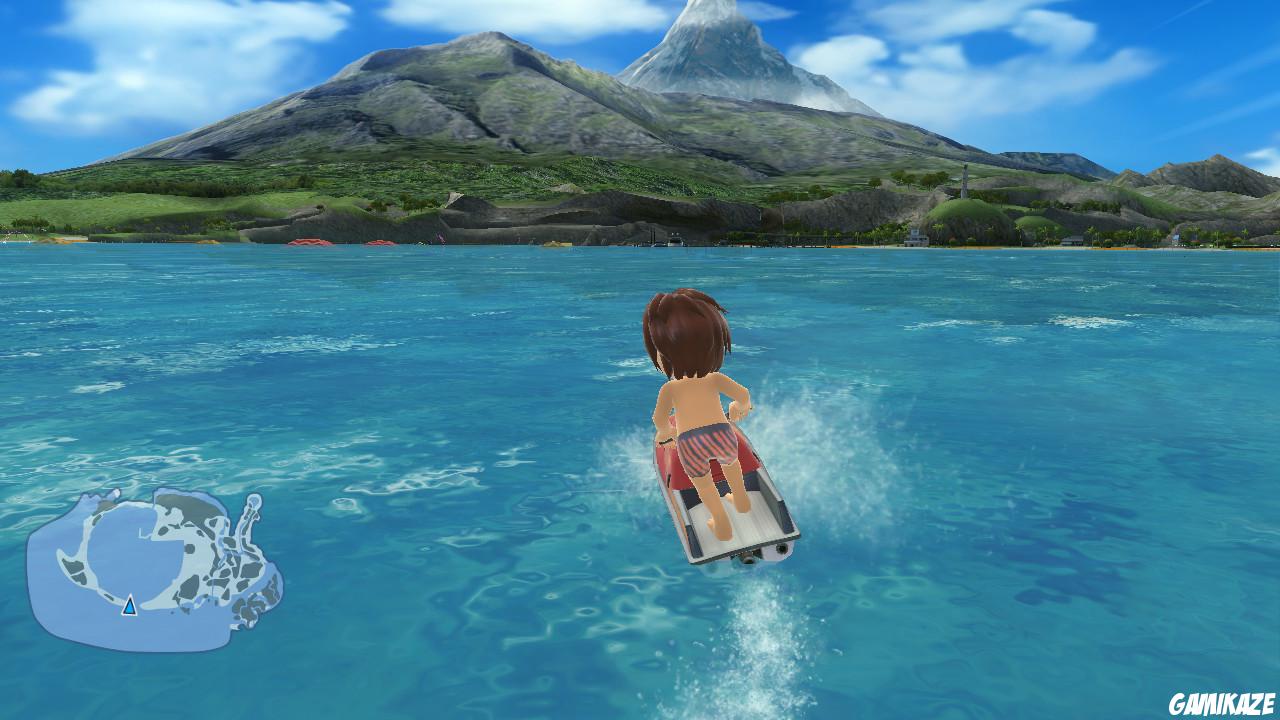The height and width of the screenshot is (720, 1280).
Task: Select the white building near the distant beach
Action: (914, 239)
